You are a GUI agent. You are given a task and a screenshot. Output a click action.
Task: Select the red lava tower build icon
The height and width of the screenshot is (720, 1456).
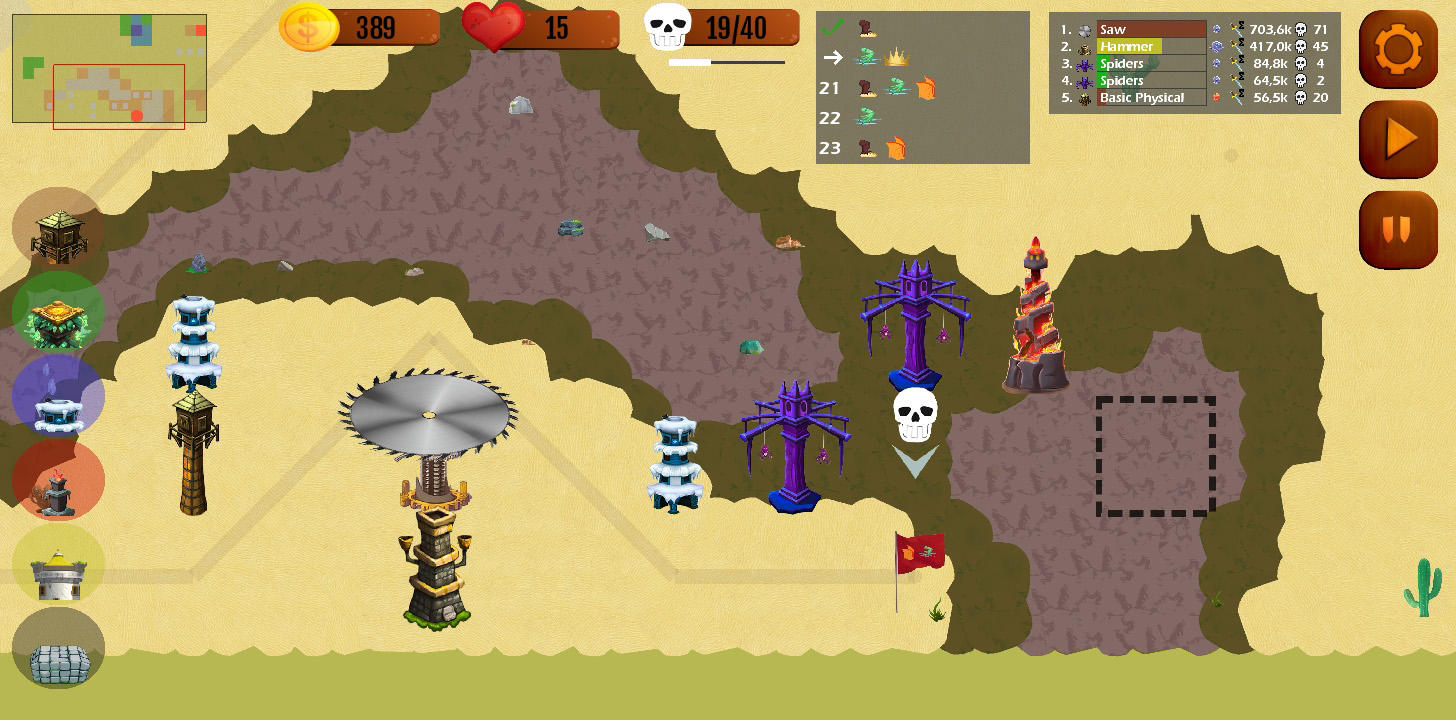click(x=57, y=480)
